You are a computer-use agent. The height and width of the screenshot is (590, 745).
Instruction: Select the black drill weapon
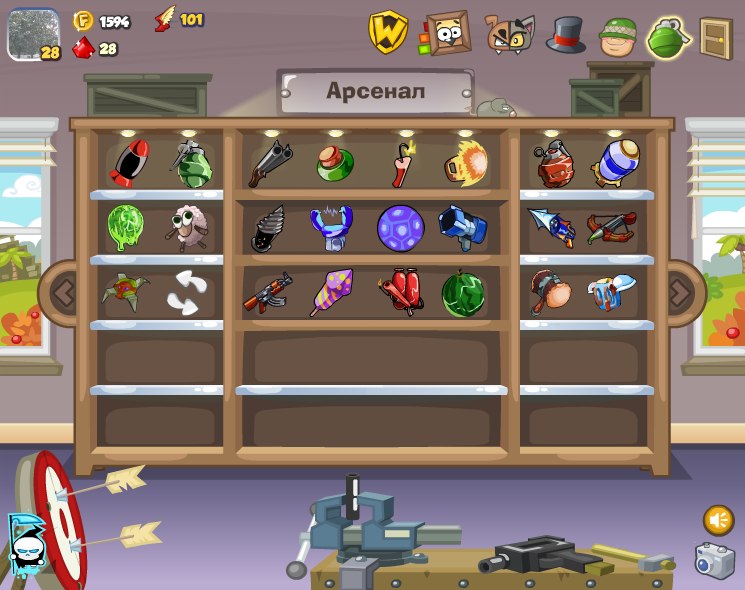pyautogui.click(x=268, y=229)
